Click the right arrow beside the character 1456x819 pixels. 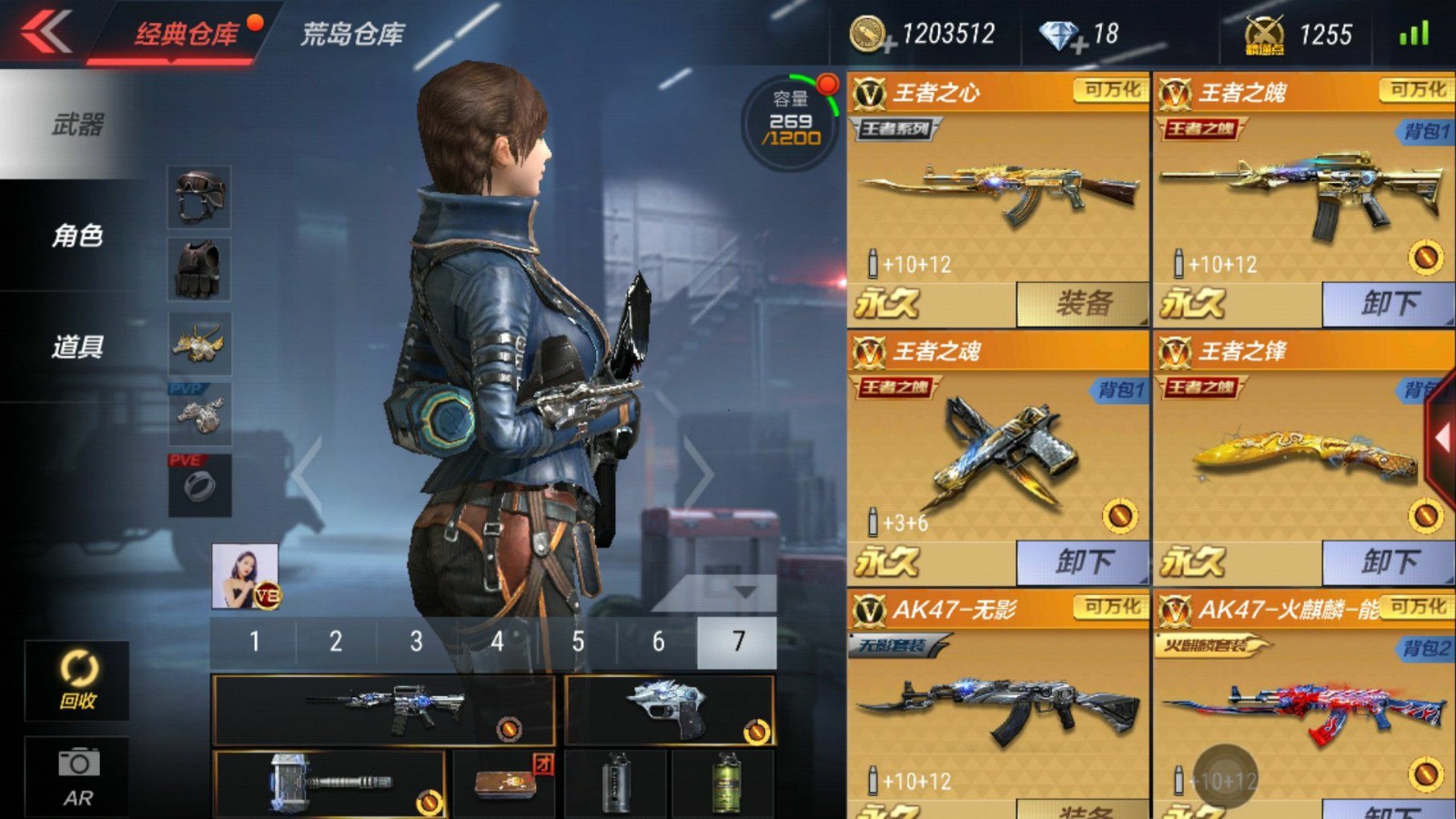(x=698, y=471)
